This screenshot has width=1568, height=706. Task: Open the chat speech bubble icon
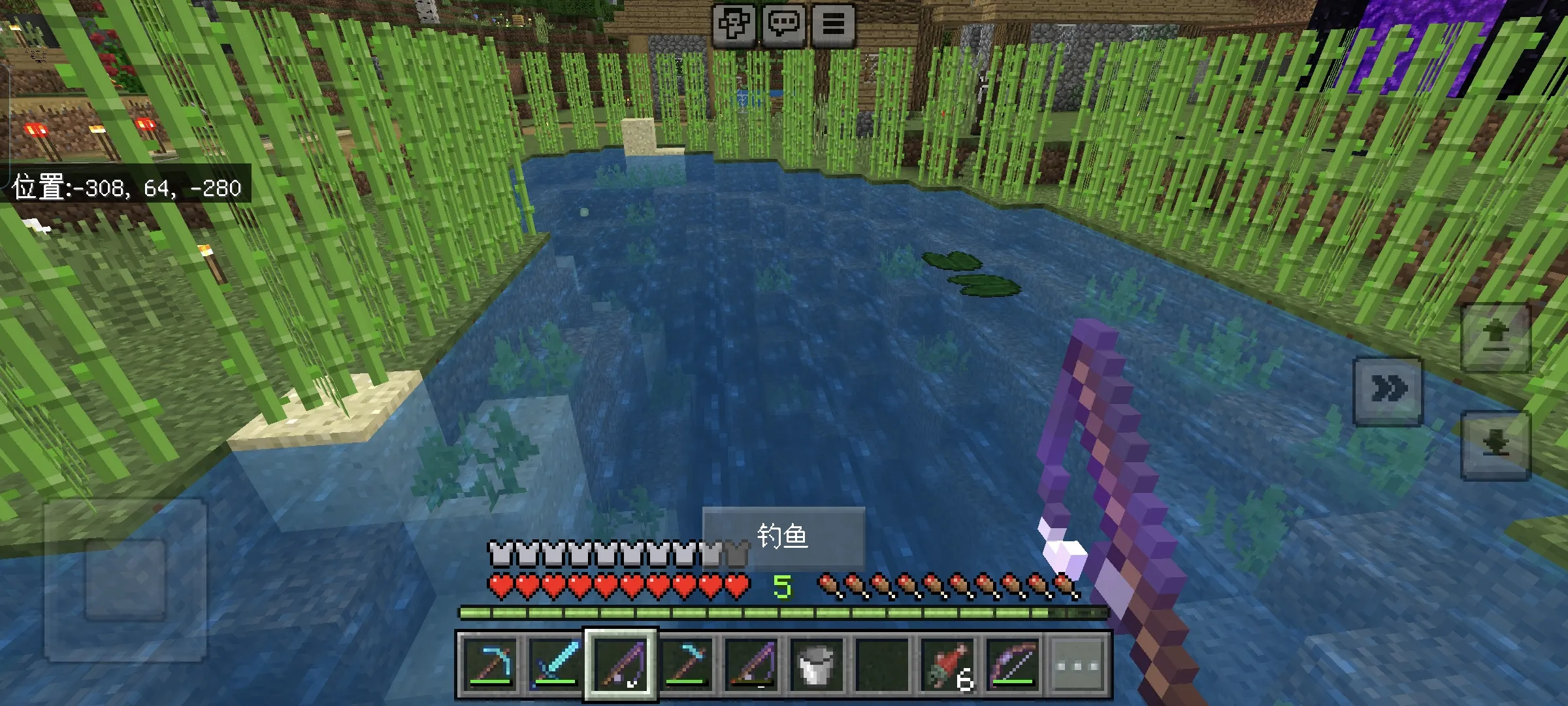pos(785,25)
